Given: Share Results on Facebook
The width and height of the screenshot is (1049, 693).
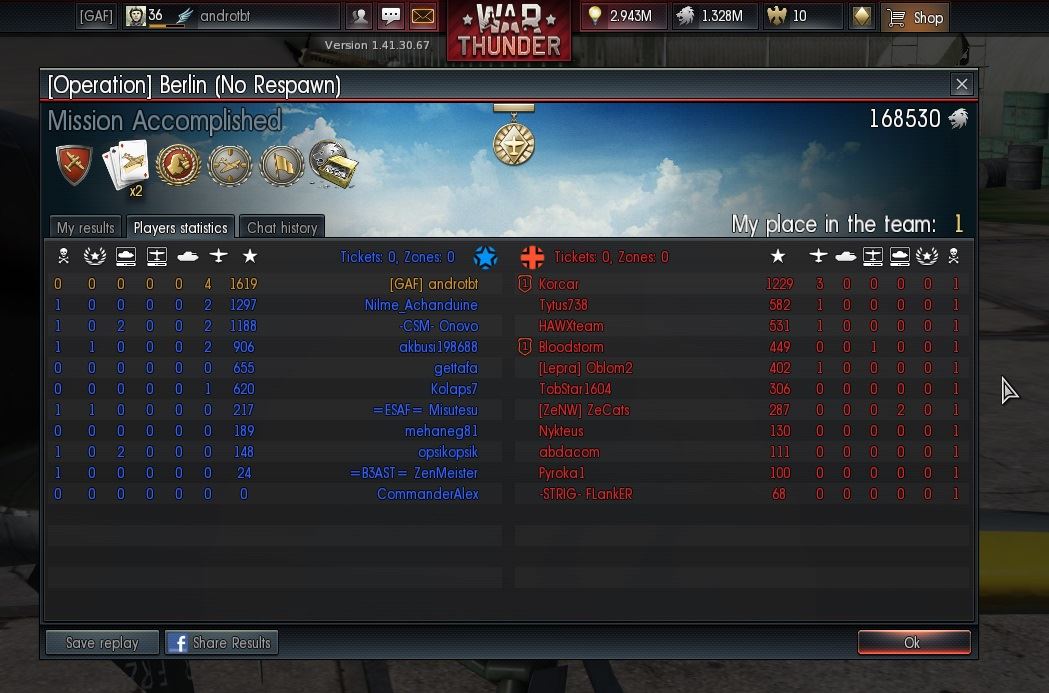Looking at the screenshot, I should [221, 643].
